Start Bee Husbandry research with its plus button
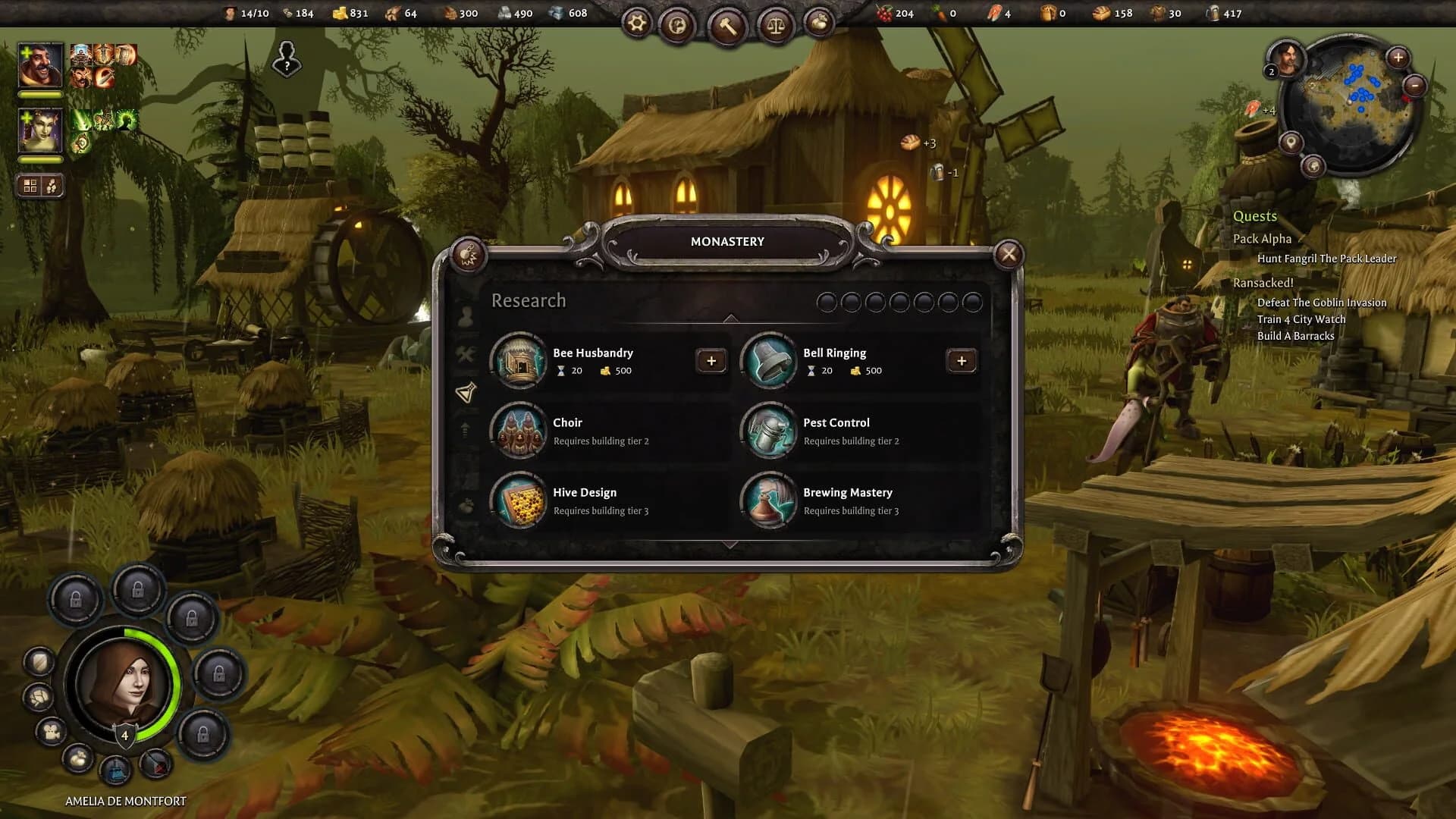This screenshot has height=819, width=1456. point(711,361)
